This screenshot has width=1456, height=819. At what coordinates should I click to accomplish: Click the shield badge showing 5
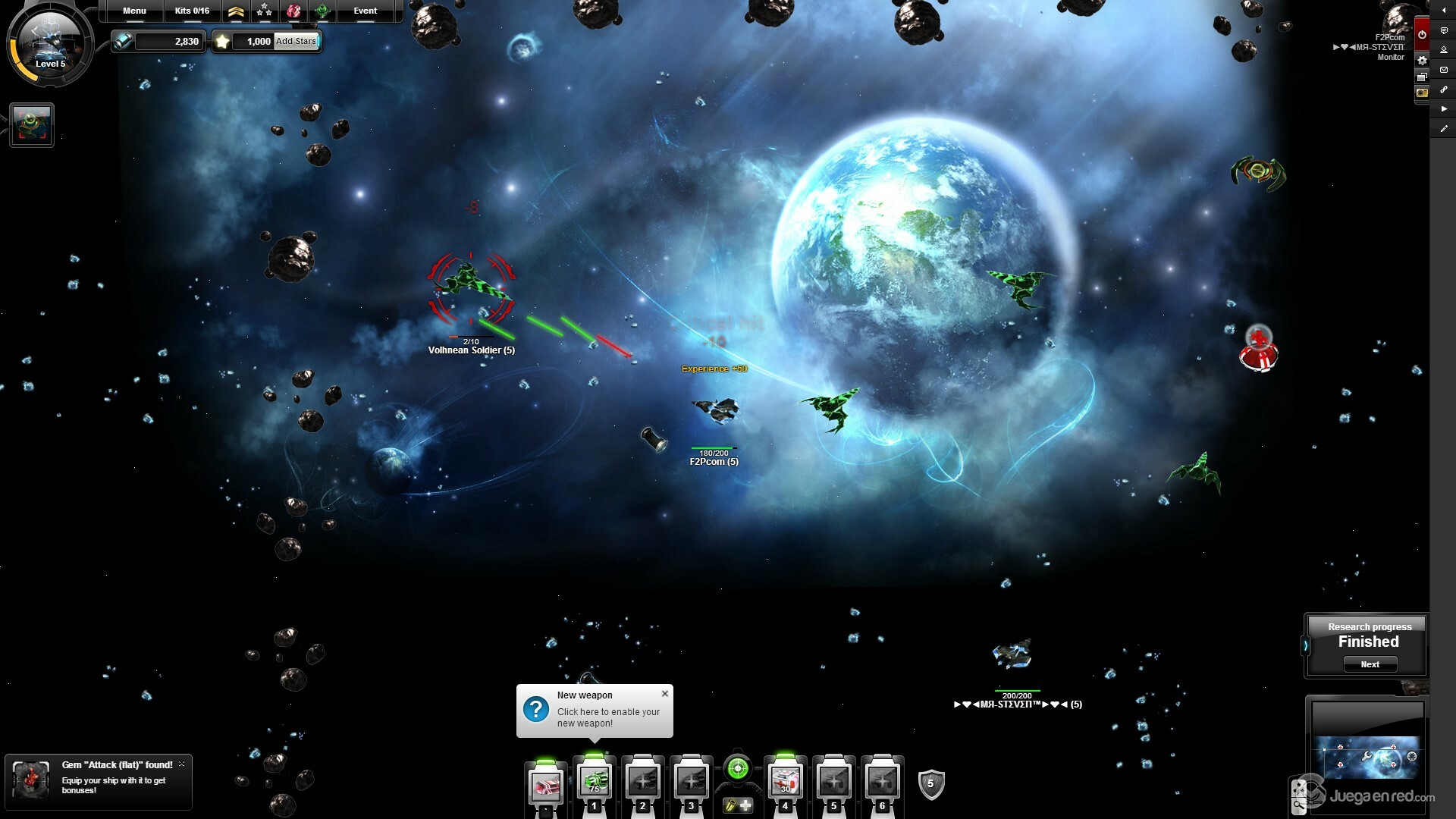coord(930,784)
